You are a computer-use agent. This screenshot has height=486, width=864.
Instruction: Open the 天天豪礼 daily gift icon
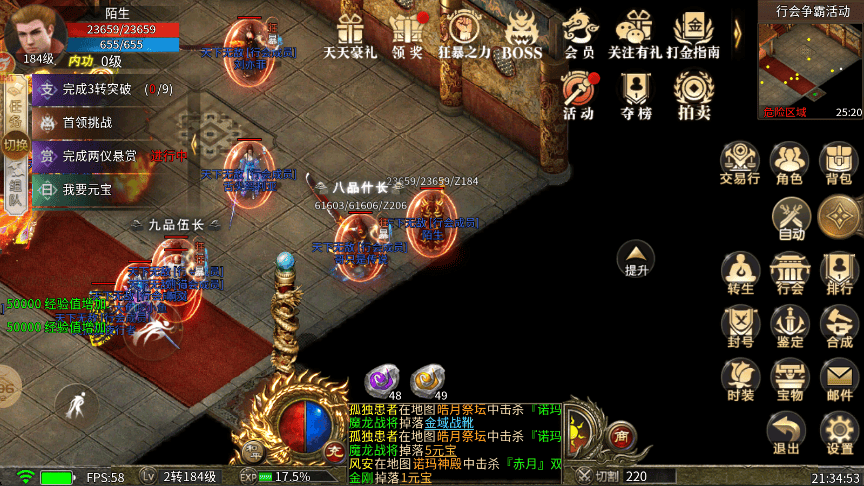click(x=349, y=33)
